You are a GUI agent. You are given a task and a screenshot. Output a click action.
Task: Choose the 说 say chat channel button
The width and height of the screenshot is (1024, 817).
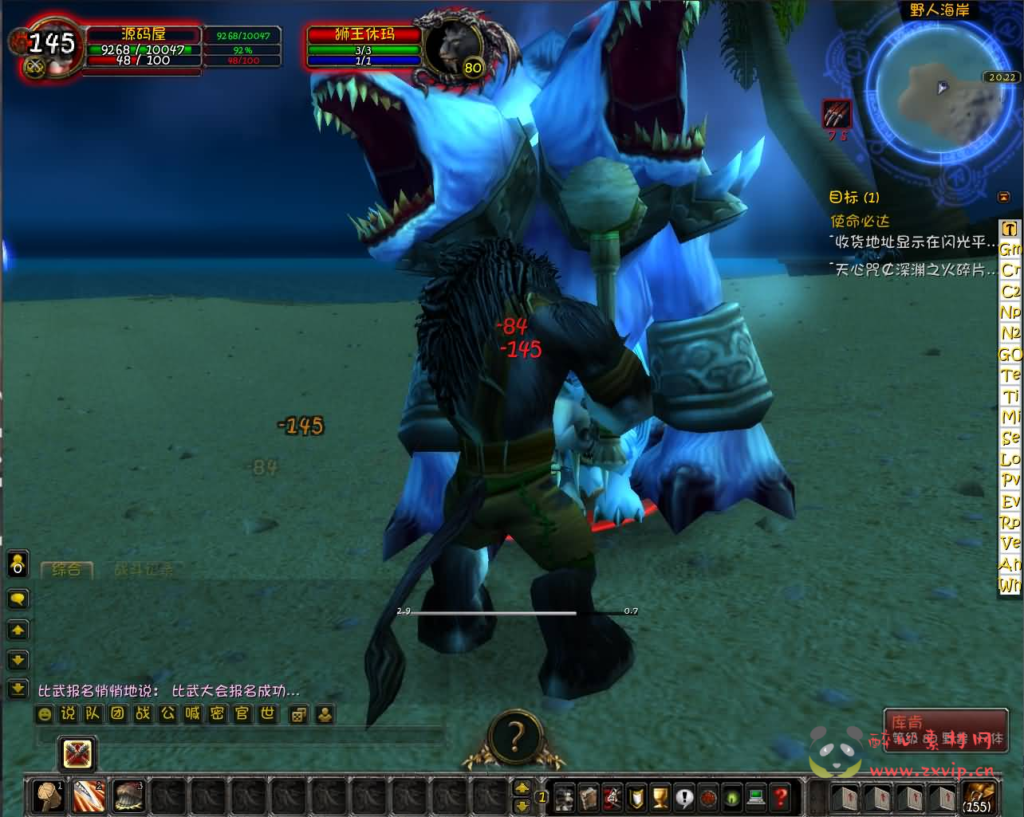tap(68, 714)
